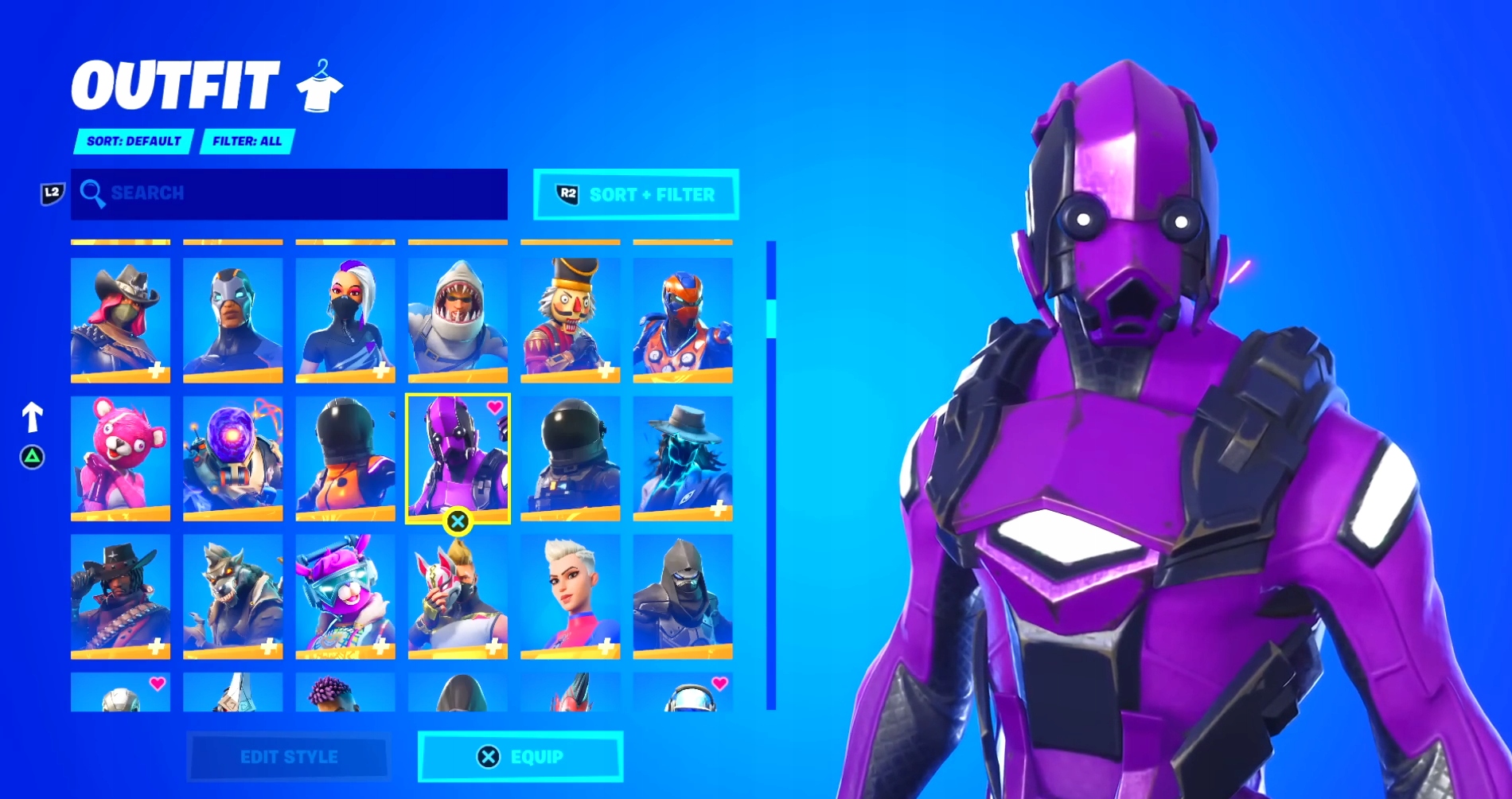Viewport: 1512px width, 799px height.
Task: Open the Sort + Filter panel
Action: coord(637,193)
